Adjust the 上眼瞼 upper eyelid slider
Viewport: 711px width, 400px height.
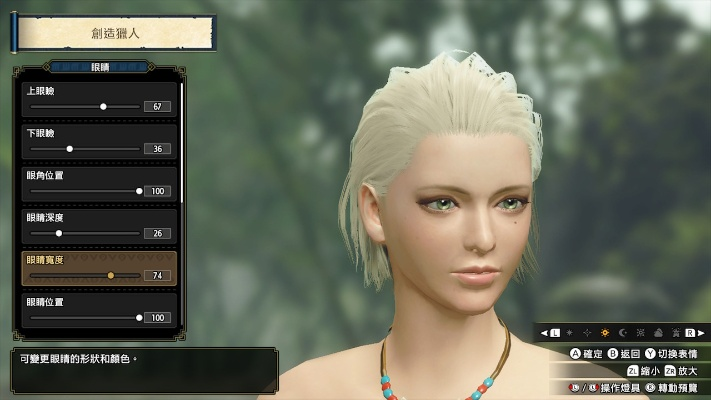coord(103,106)
